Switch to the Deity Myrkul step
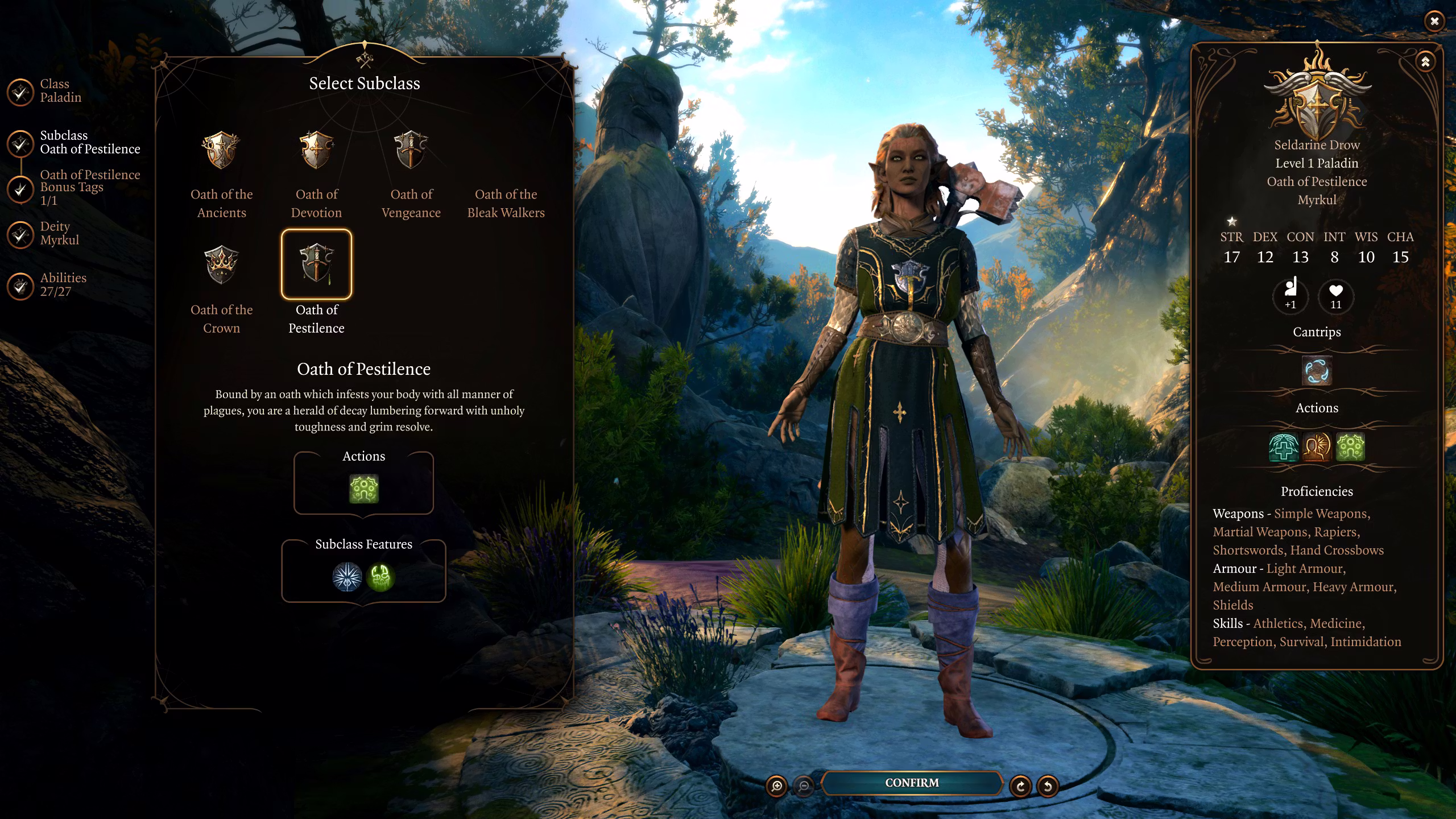The height and width of the screenshot is (819, 1456). pyautogui.click(x=20, y=234)
